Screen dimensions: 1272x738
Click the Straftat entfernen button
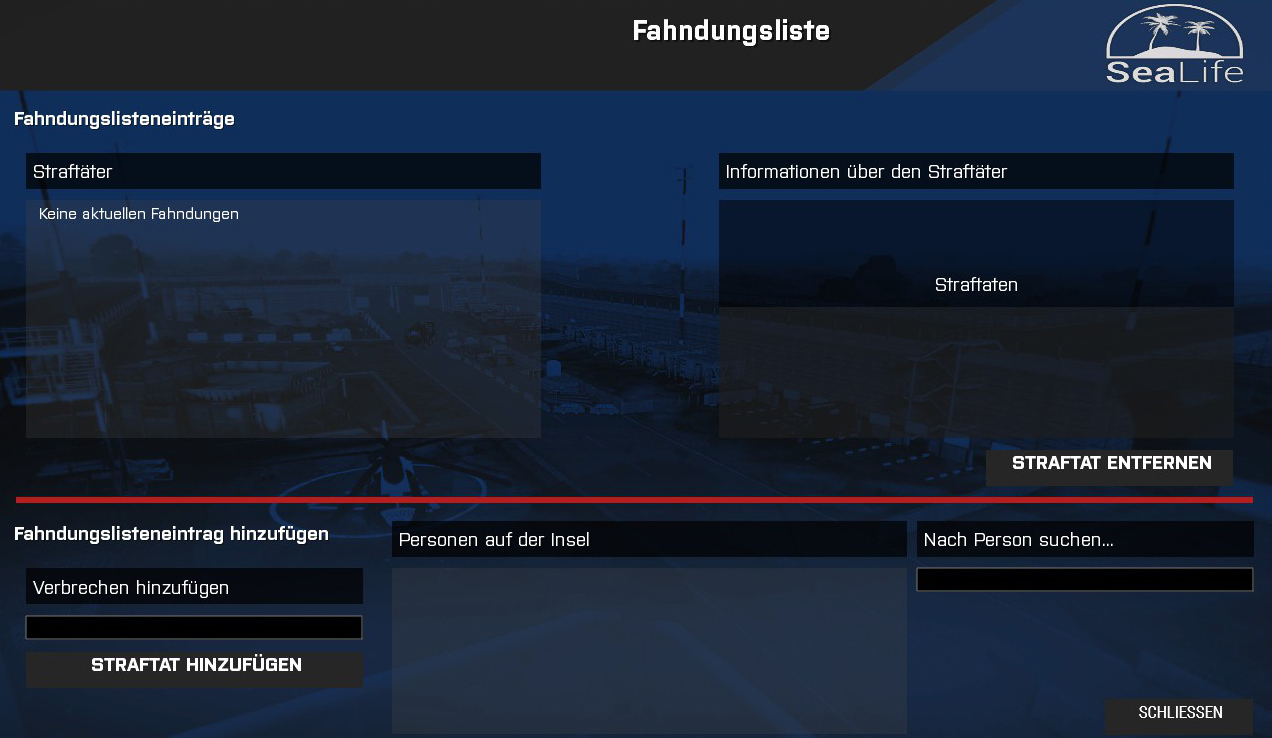pyautogui.click(x=1110, y=465)
